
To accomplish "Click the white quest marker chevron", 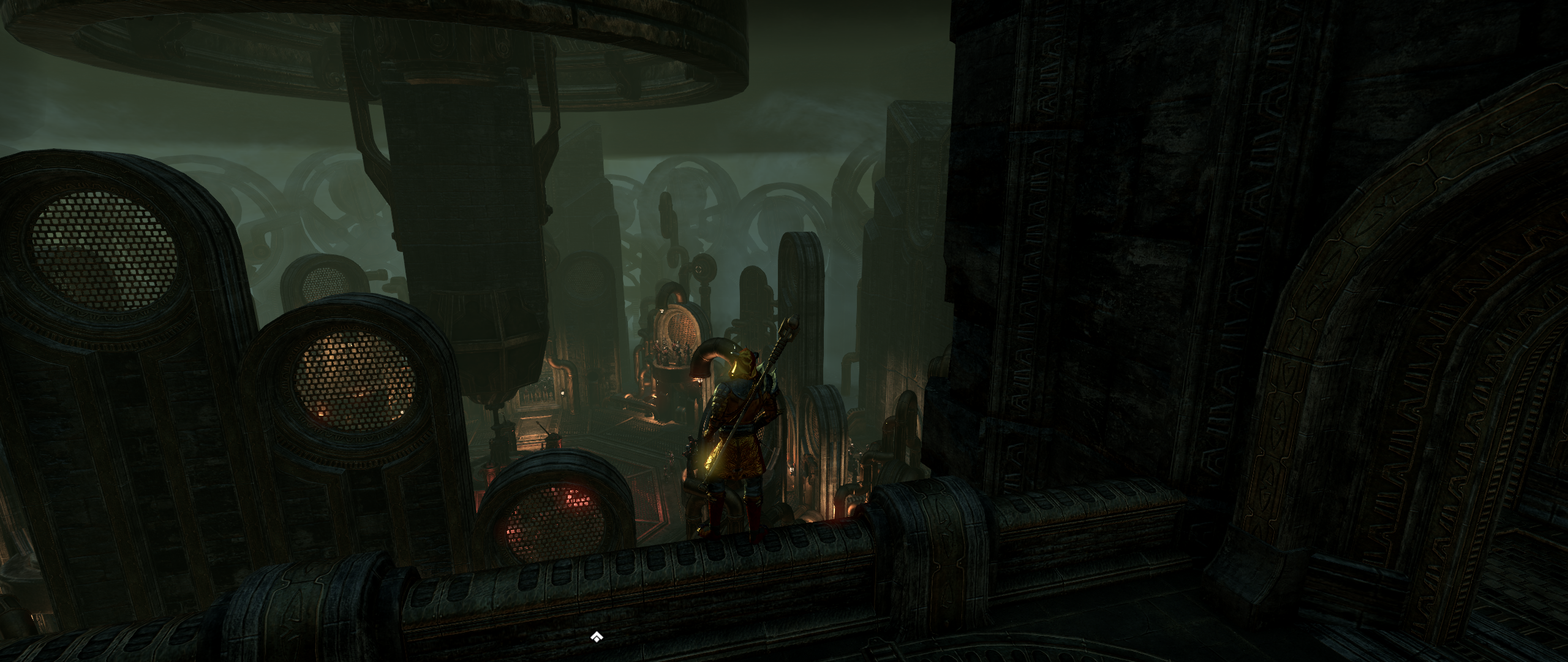I will [597, 637].
